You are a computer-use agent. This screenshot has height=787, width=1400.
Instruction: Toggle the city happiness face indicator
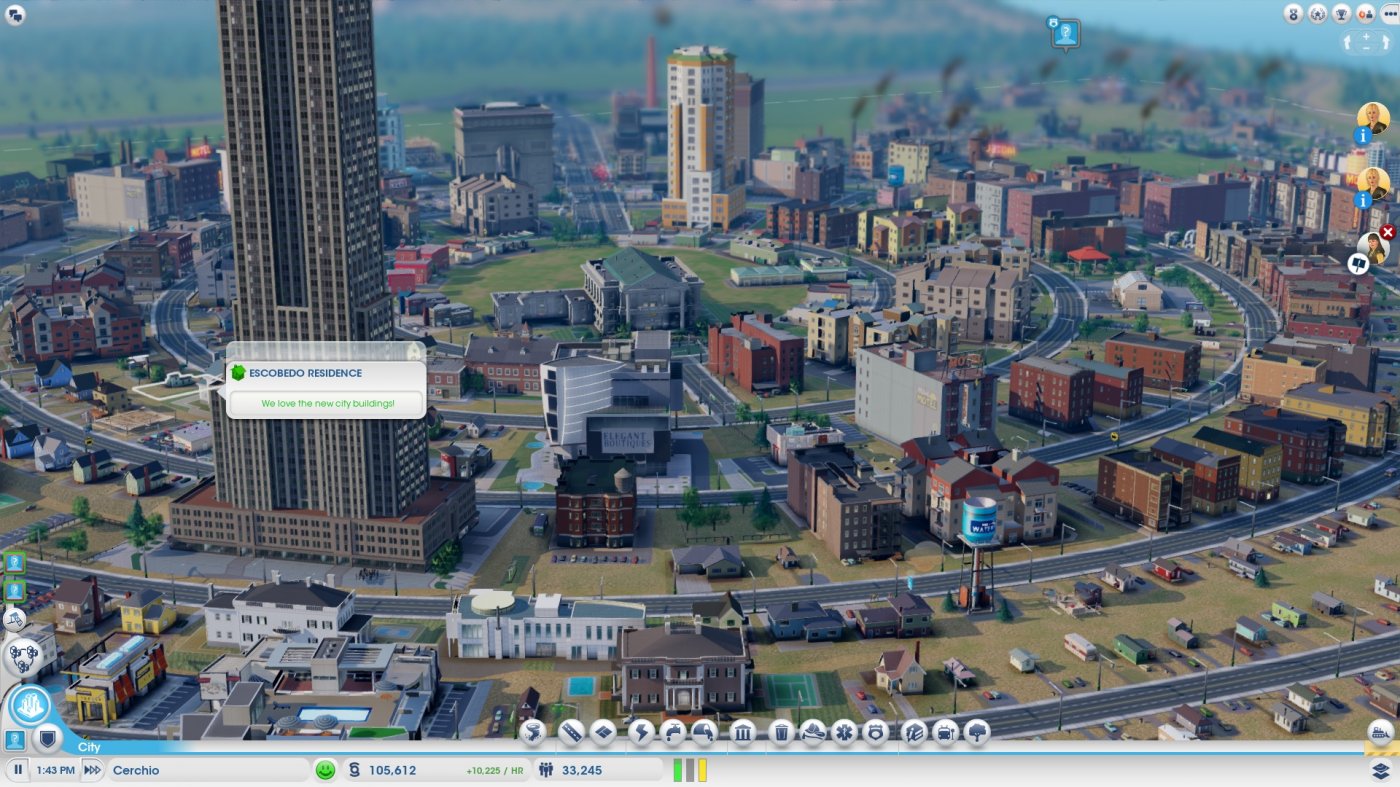click(x=325, y=770)
